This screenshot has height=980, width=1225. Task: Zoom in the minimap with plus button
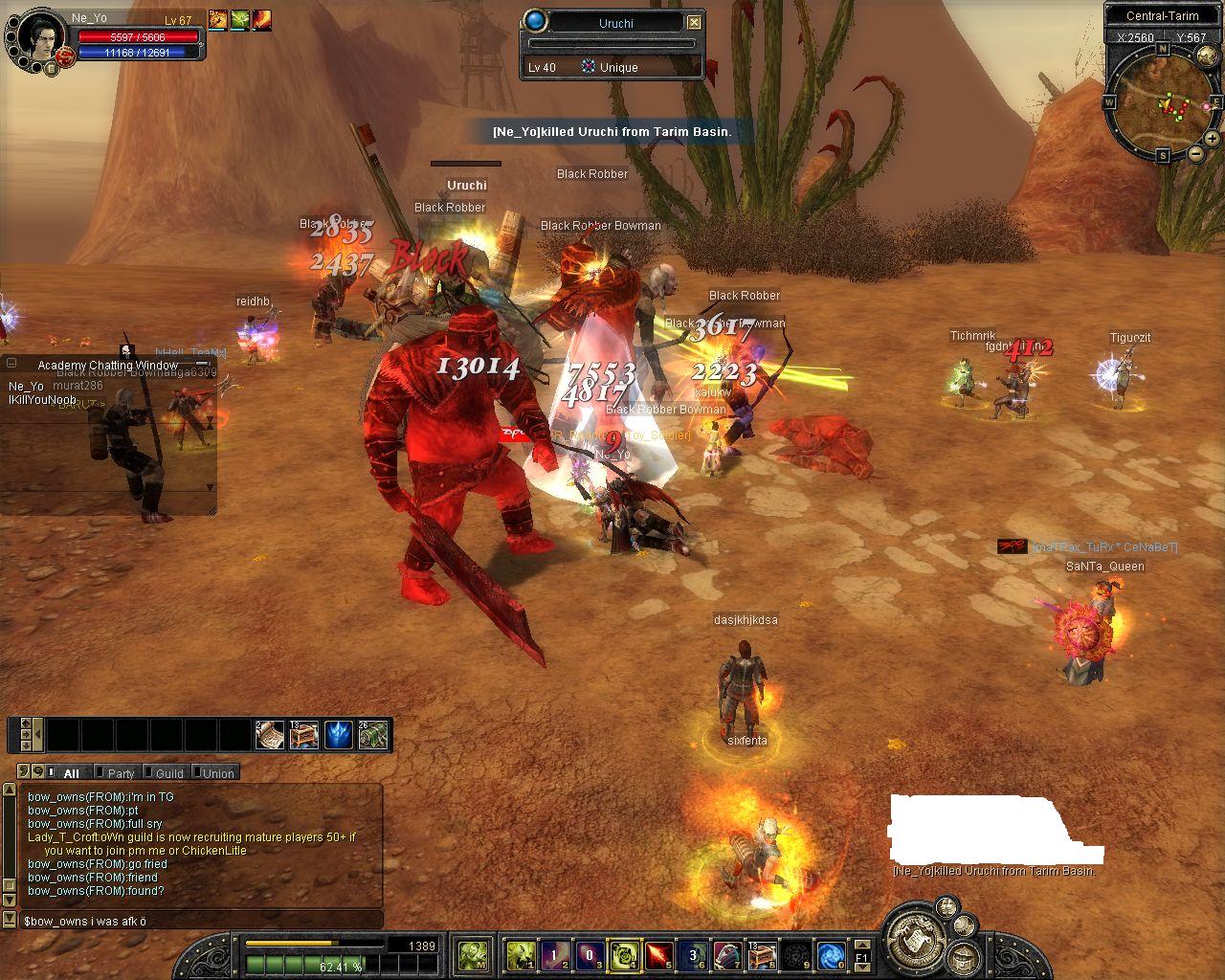coord(1212,139)
